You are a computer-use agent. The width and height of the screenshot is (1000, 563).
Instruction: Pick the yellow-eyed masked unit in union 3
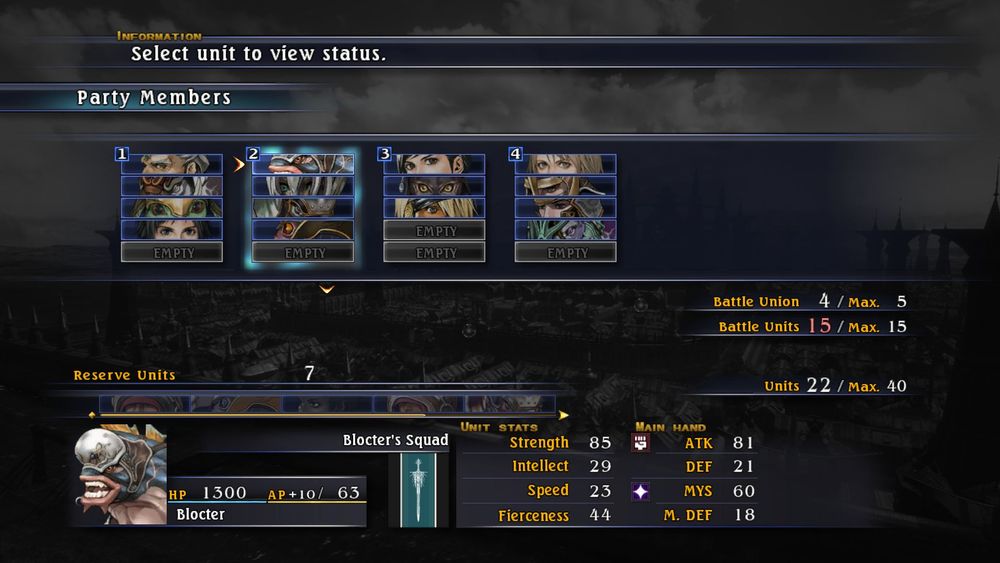pos(435,186)
